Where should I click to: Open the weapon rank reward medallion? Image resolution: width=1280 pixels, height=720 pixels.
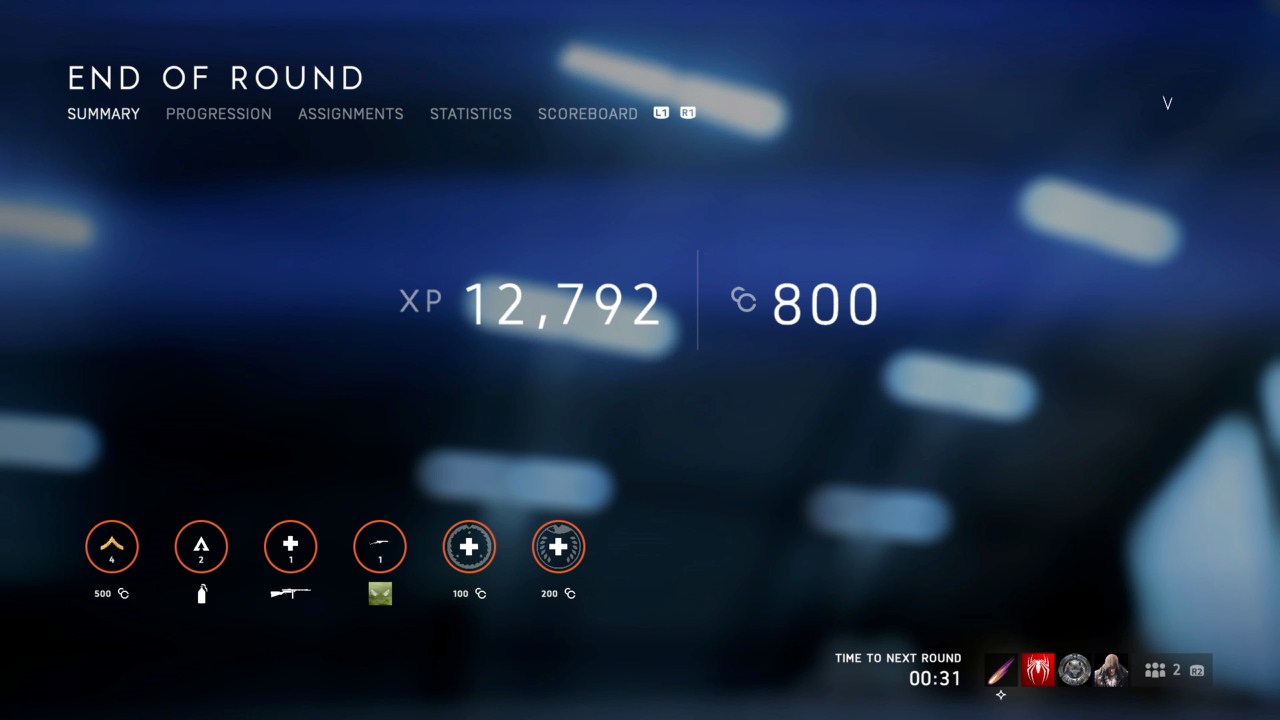point(290,546)
